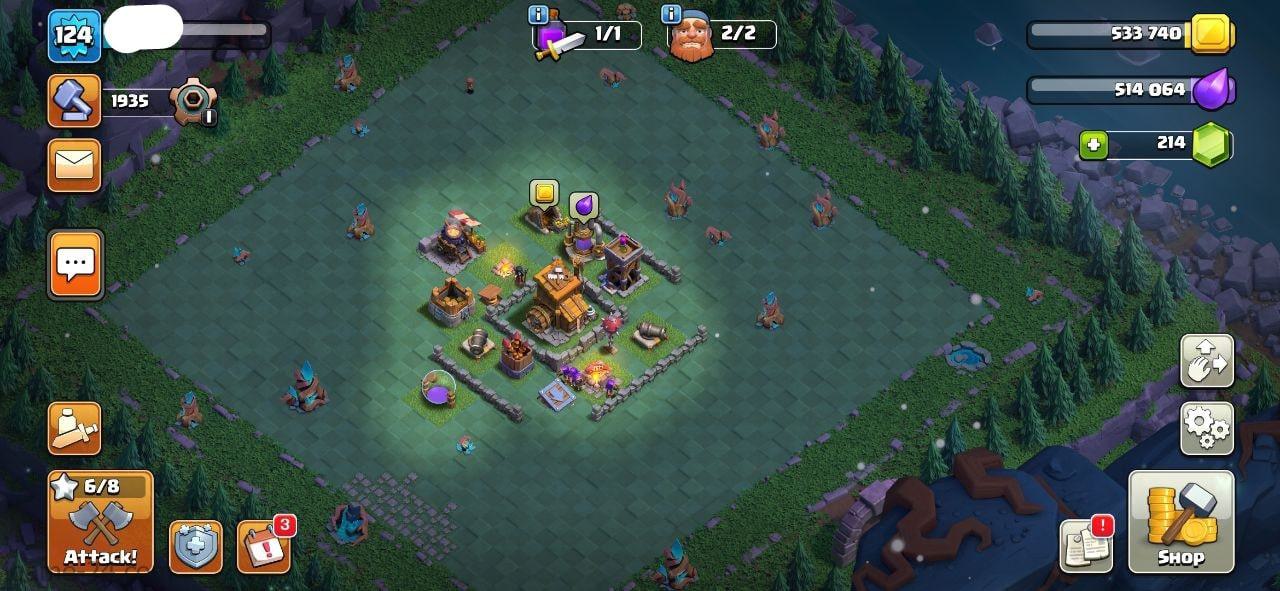Screen dimensions: 1280x591
Task: Open the army sword overview button
Action: [x=74, y=428]
